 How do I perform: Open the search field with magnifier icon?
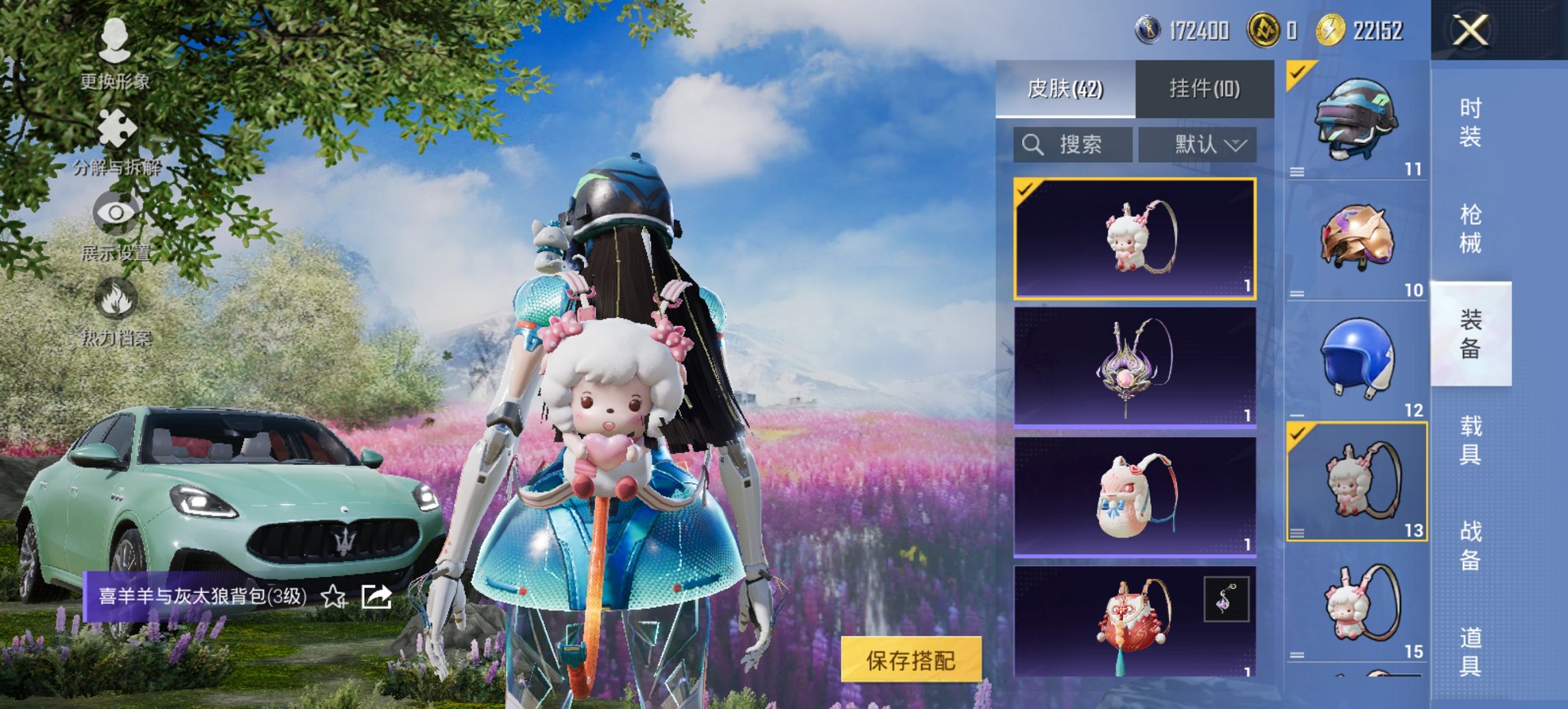click(x=1074, y=144)
